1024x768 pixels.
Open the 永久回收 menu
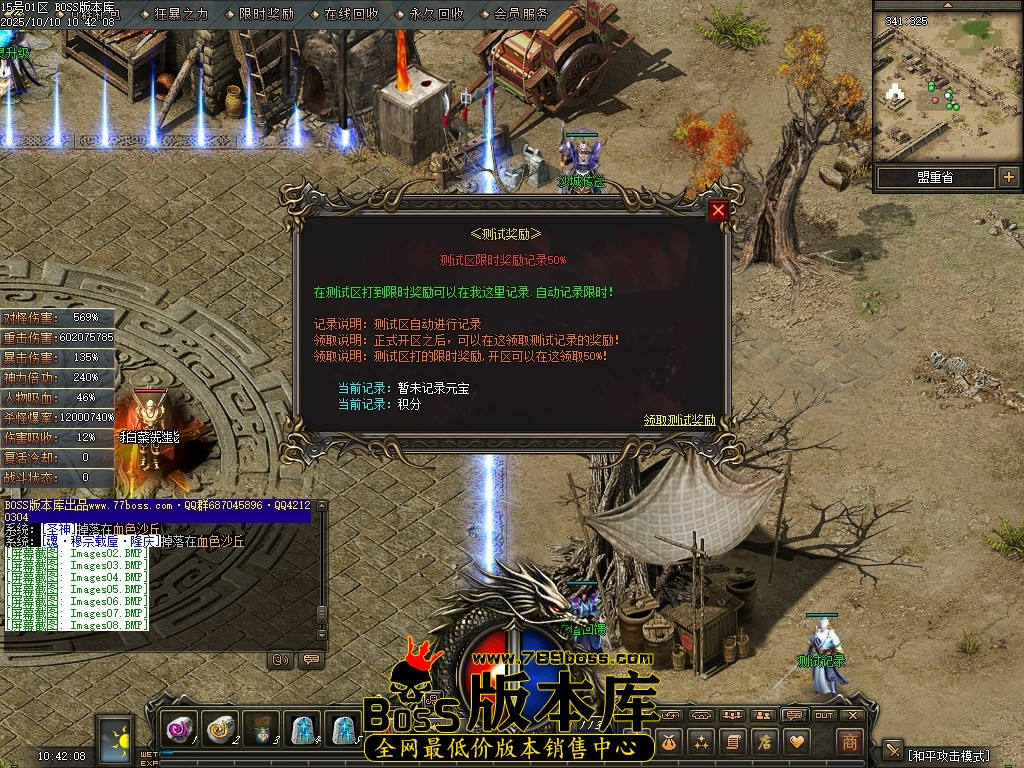point(436,14)
